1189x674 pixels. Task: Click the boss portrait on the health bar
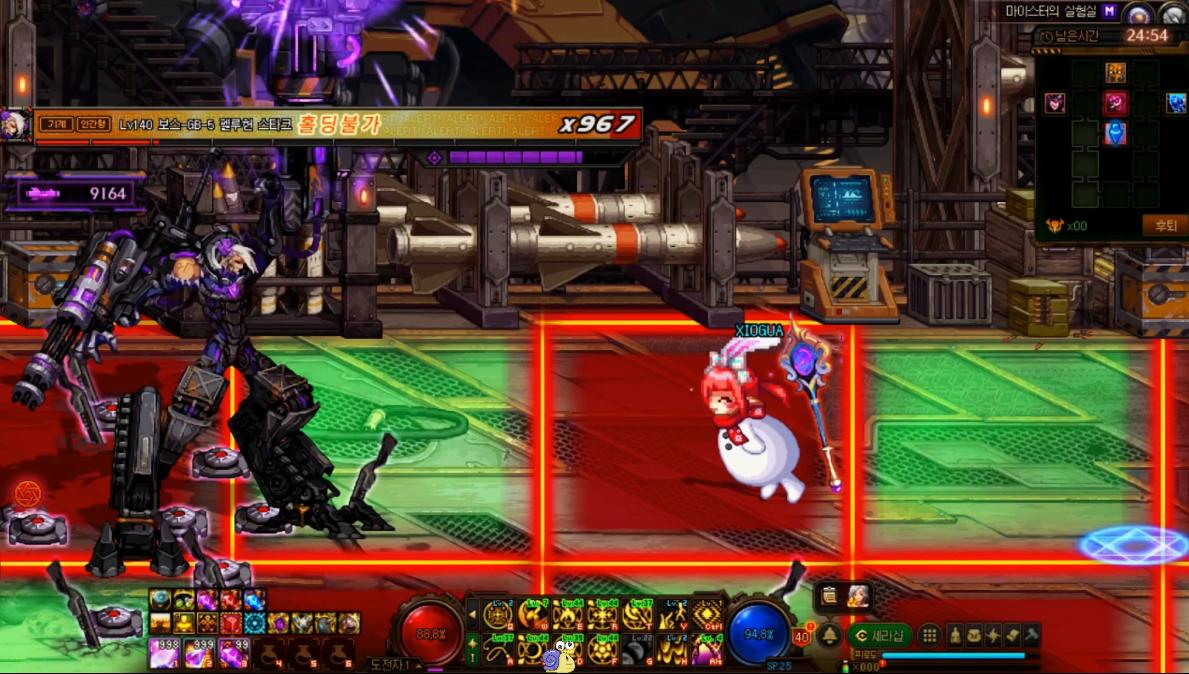pos(16,125)
